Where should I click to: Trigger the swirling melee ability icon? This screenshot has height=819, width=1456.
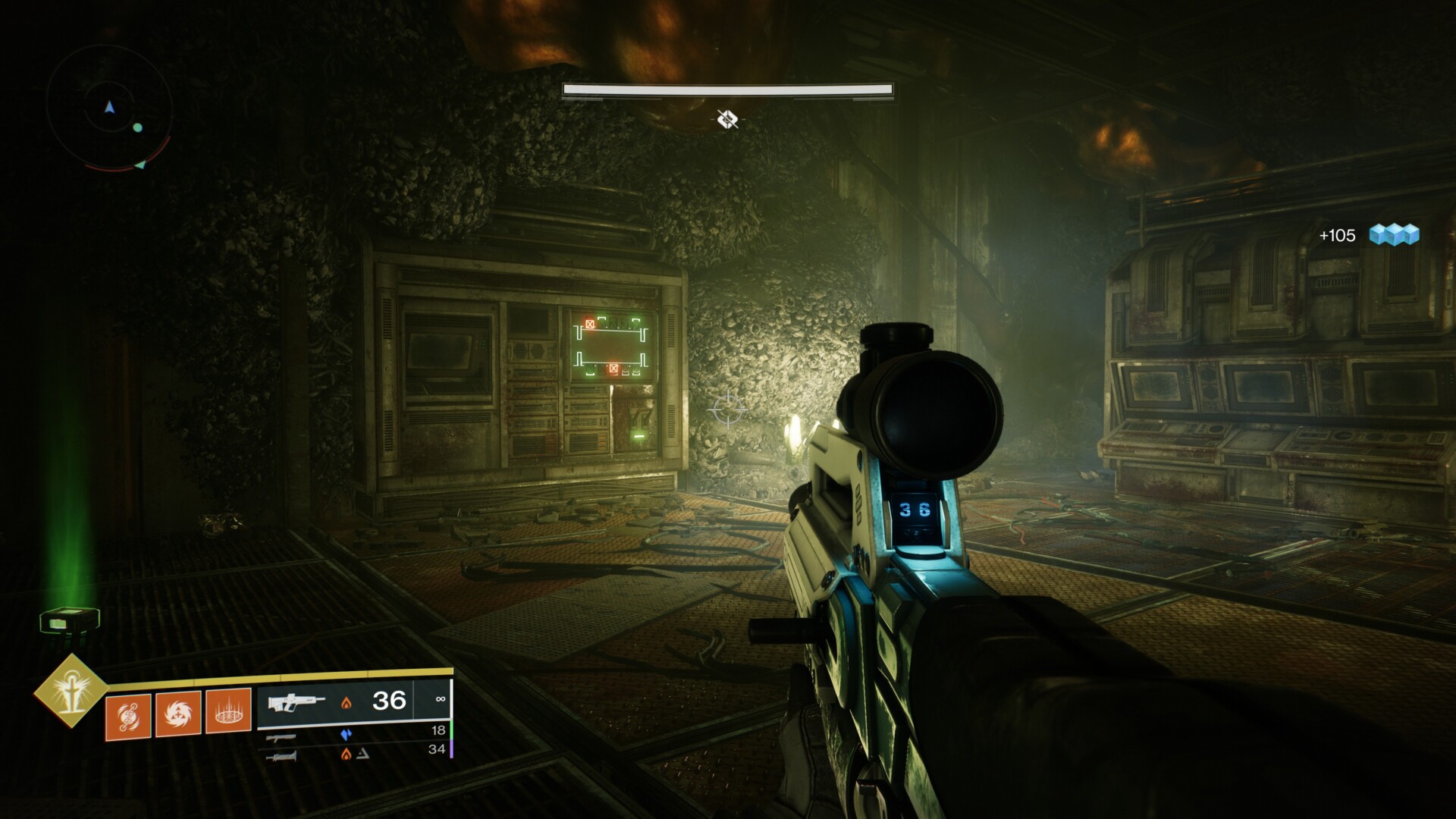coord(178,714)
